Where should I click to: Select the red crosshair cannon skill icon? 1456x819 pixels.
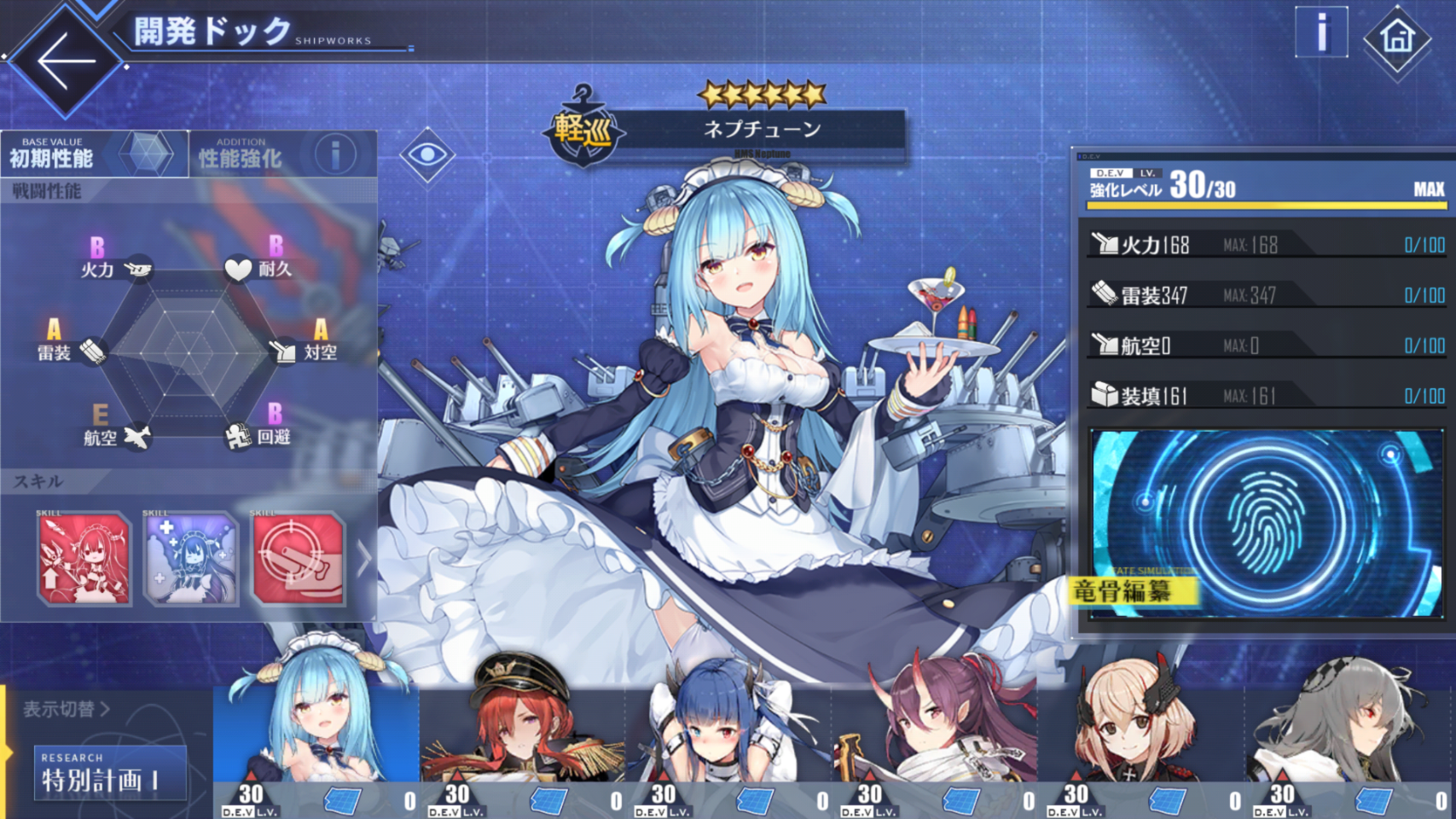point(299,559)
